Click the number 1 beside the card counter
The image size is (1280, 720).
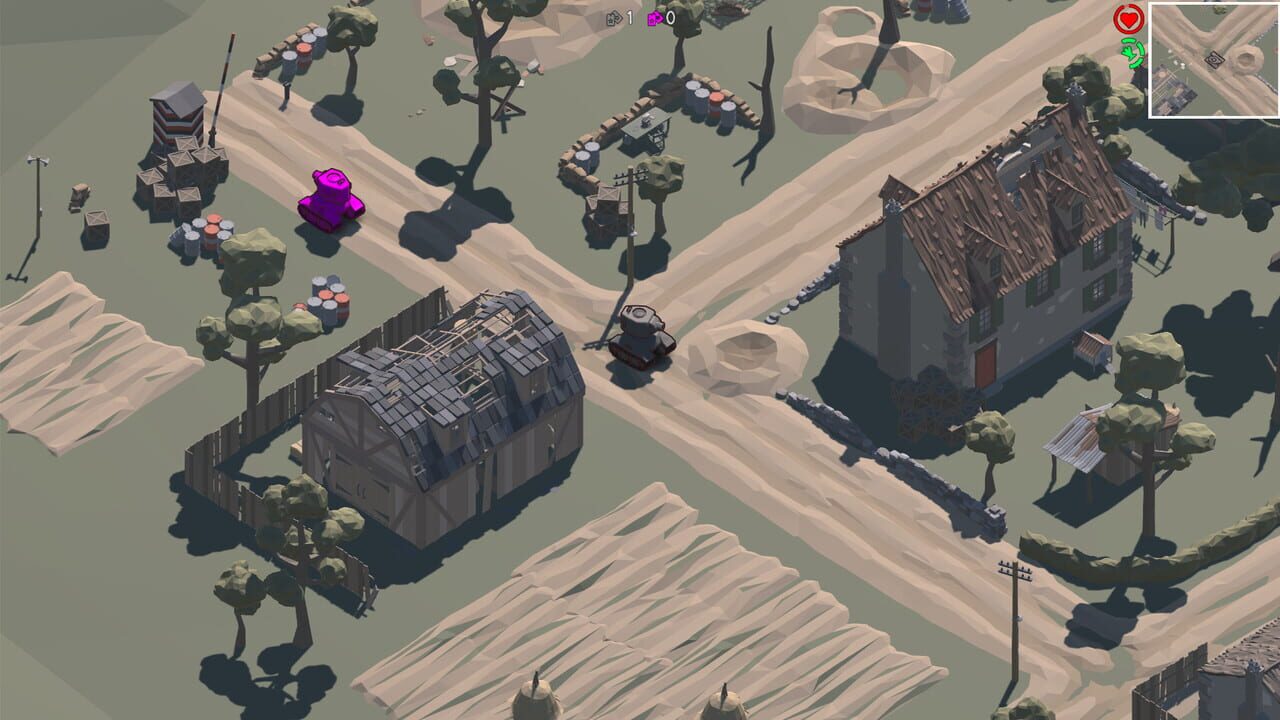tap(629, 17)
